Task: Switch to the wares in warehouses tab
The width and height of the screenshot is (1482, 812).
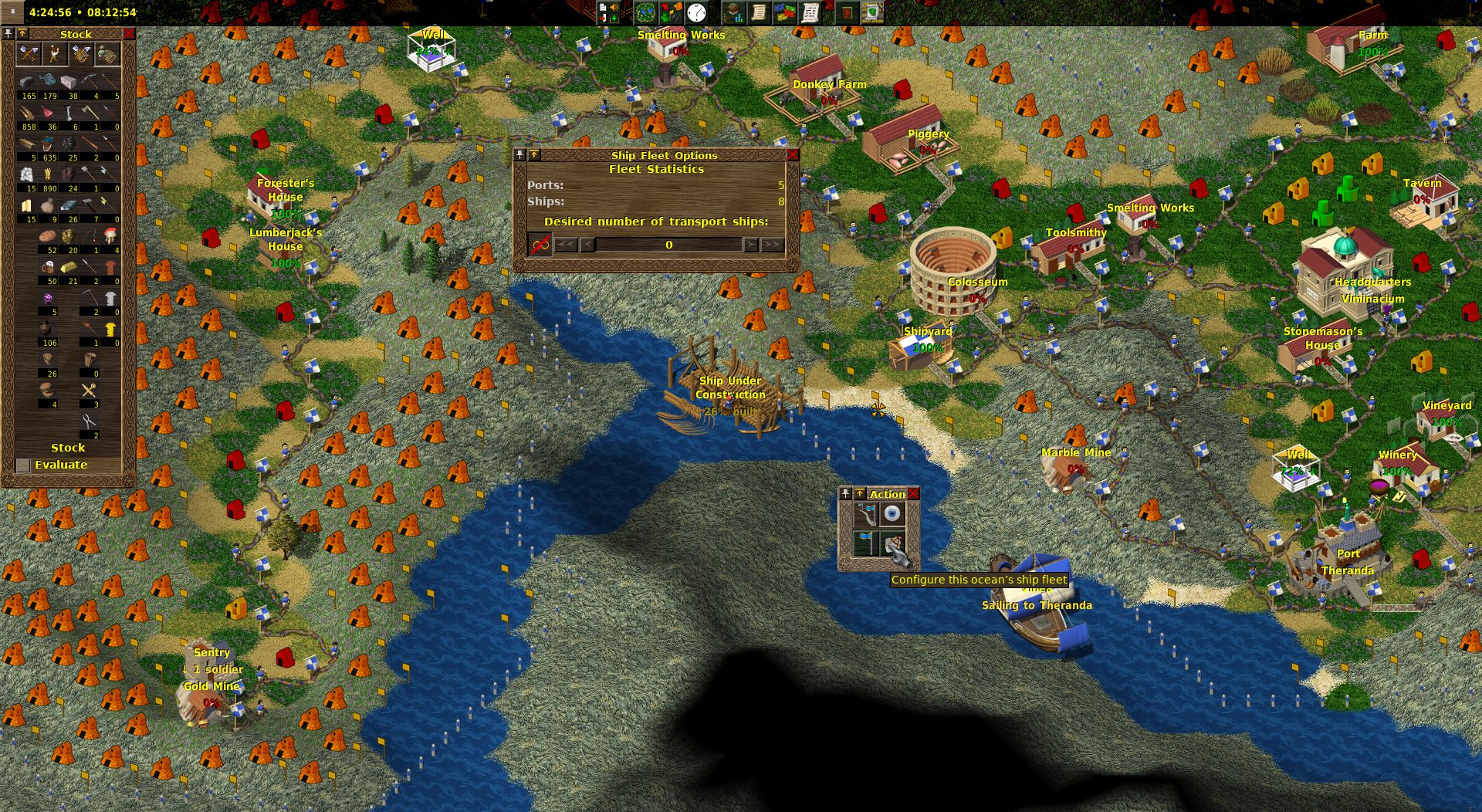Action: [81, 54]
